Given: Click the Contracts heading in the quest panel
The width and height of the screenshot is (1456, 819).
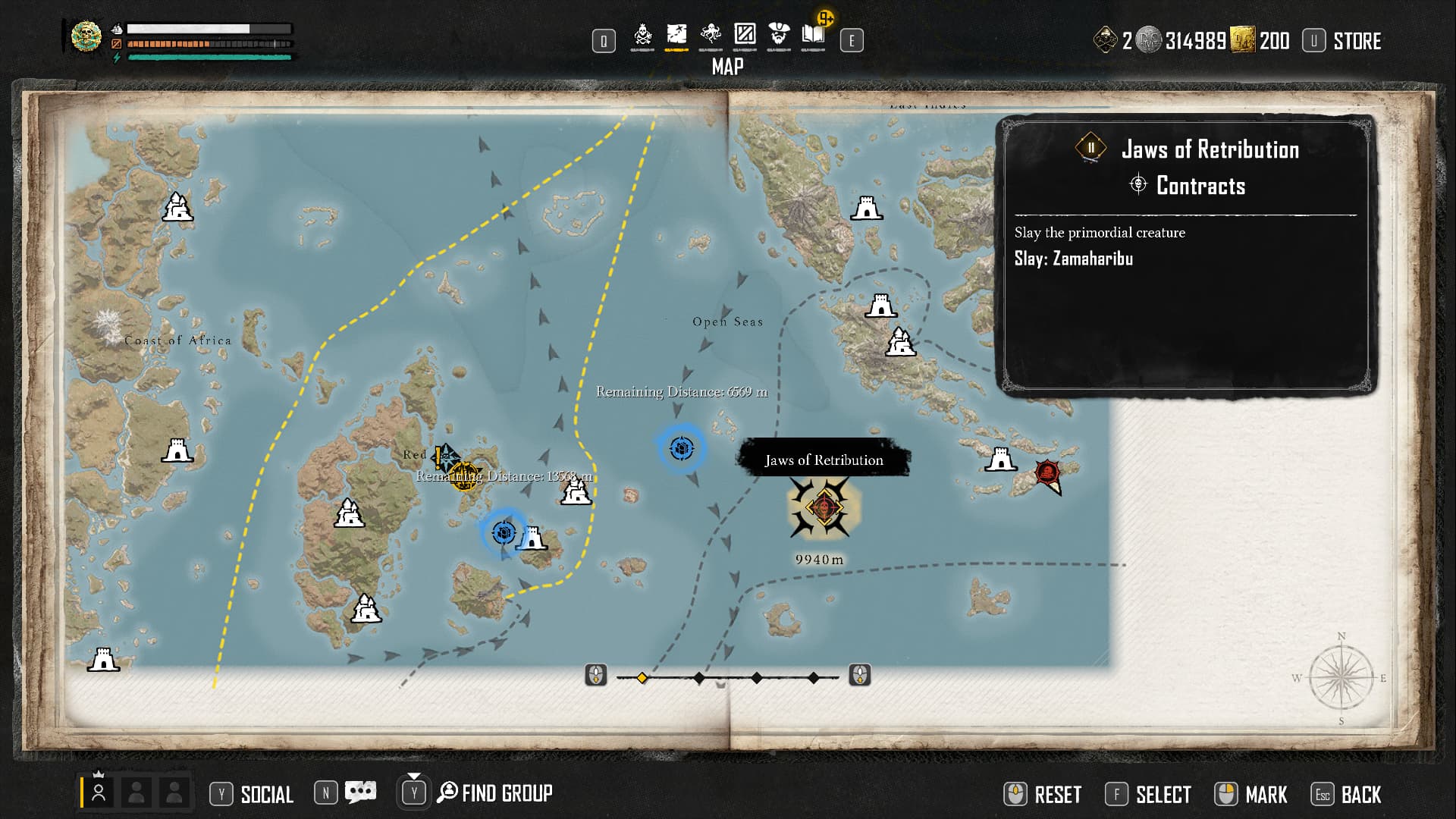Looking at the screenshot, I should tap(1200, 186).
